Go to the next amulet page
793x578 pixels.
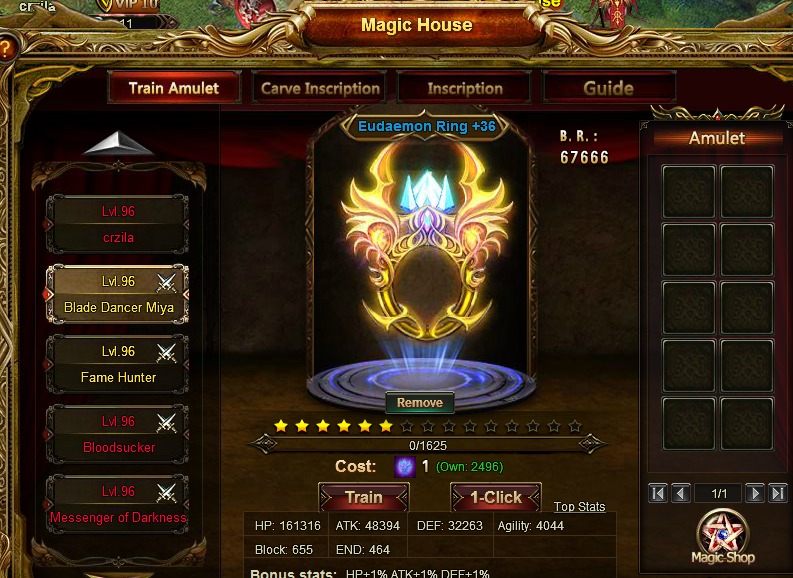[755, 493]
